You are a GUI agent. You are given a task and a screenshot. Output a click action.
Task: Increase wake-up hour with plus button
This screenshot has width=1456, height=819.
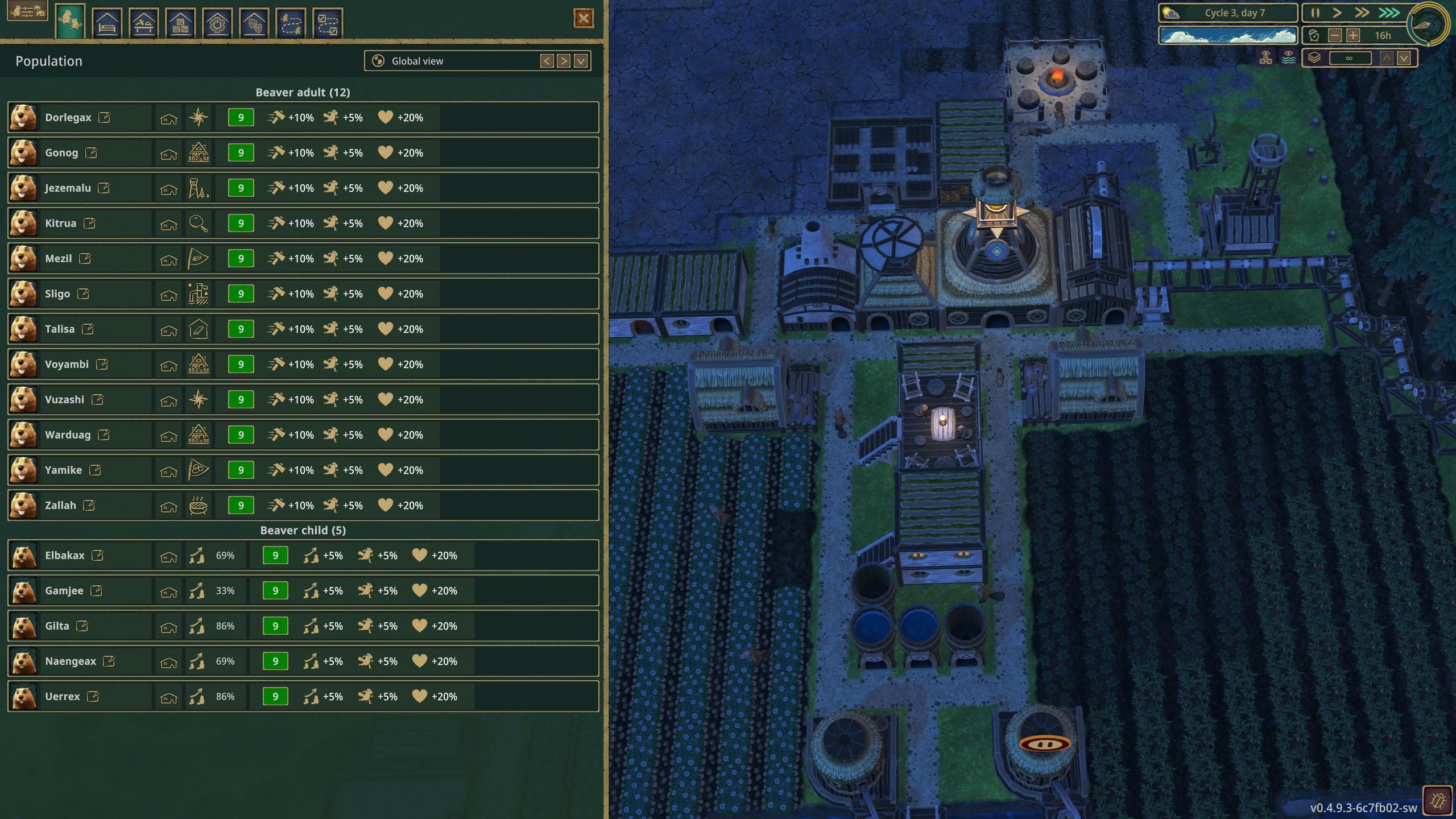pyautogui.click(x=1352, y=36)
